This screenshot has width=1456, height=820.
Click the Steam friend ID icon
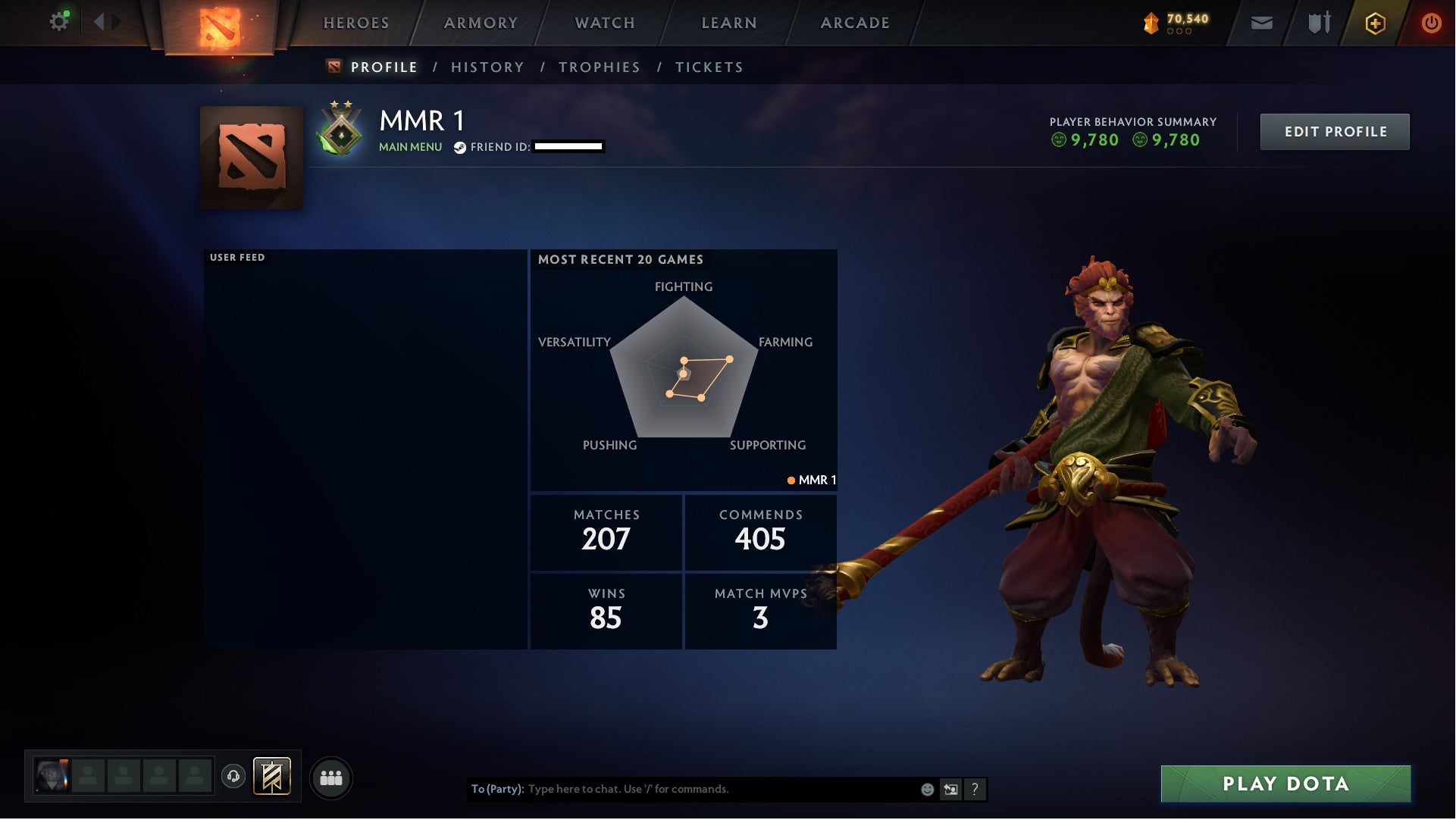click(459, 149)
